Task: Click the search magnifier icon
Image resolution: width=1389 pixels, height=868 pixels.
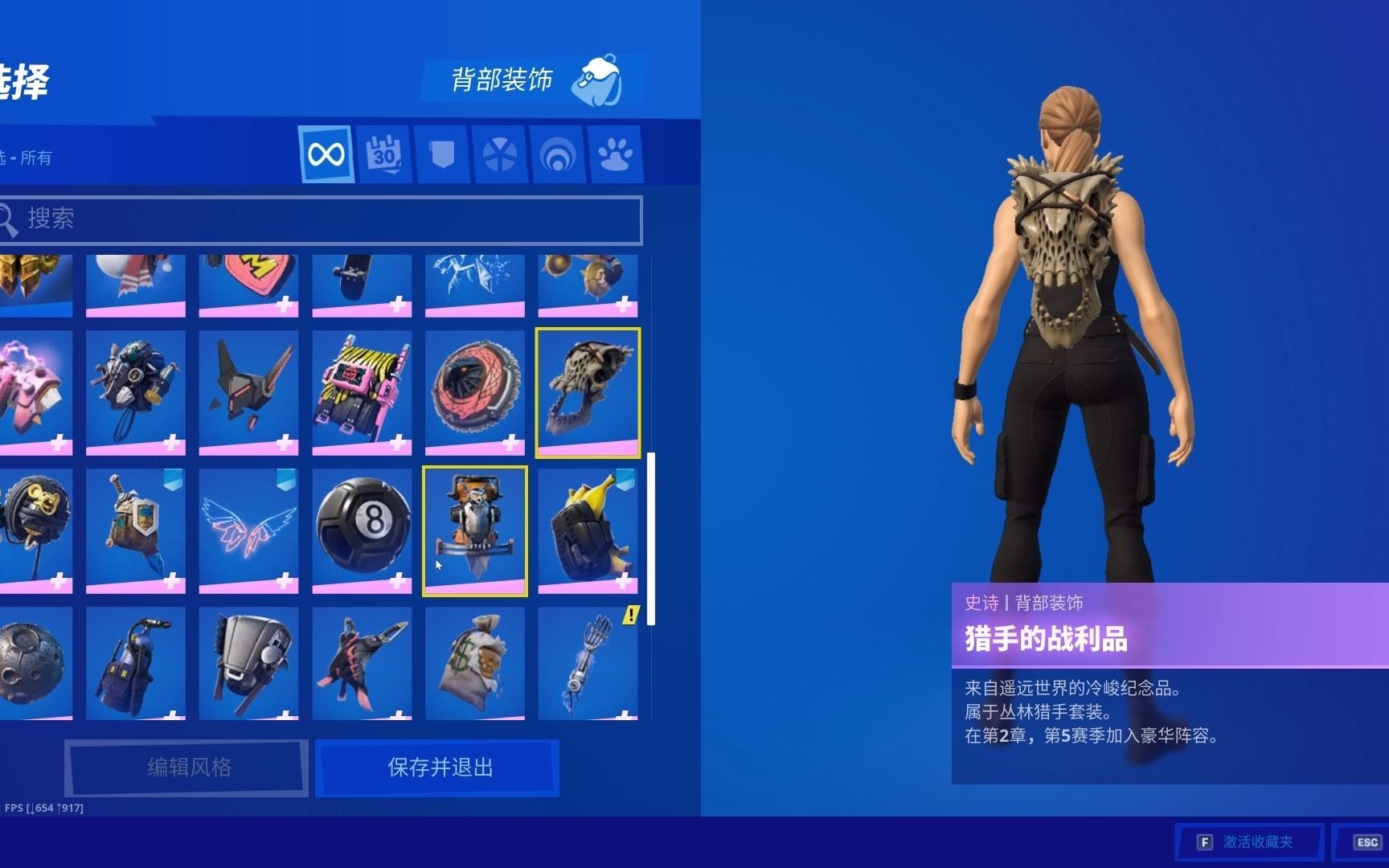Action: click(x=8, y=219)
